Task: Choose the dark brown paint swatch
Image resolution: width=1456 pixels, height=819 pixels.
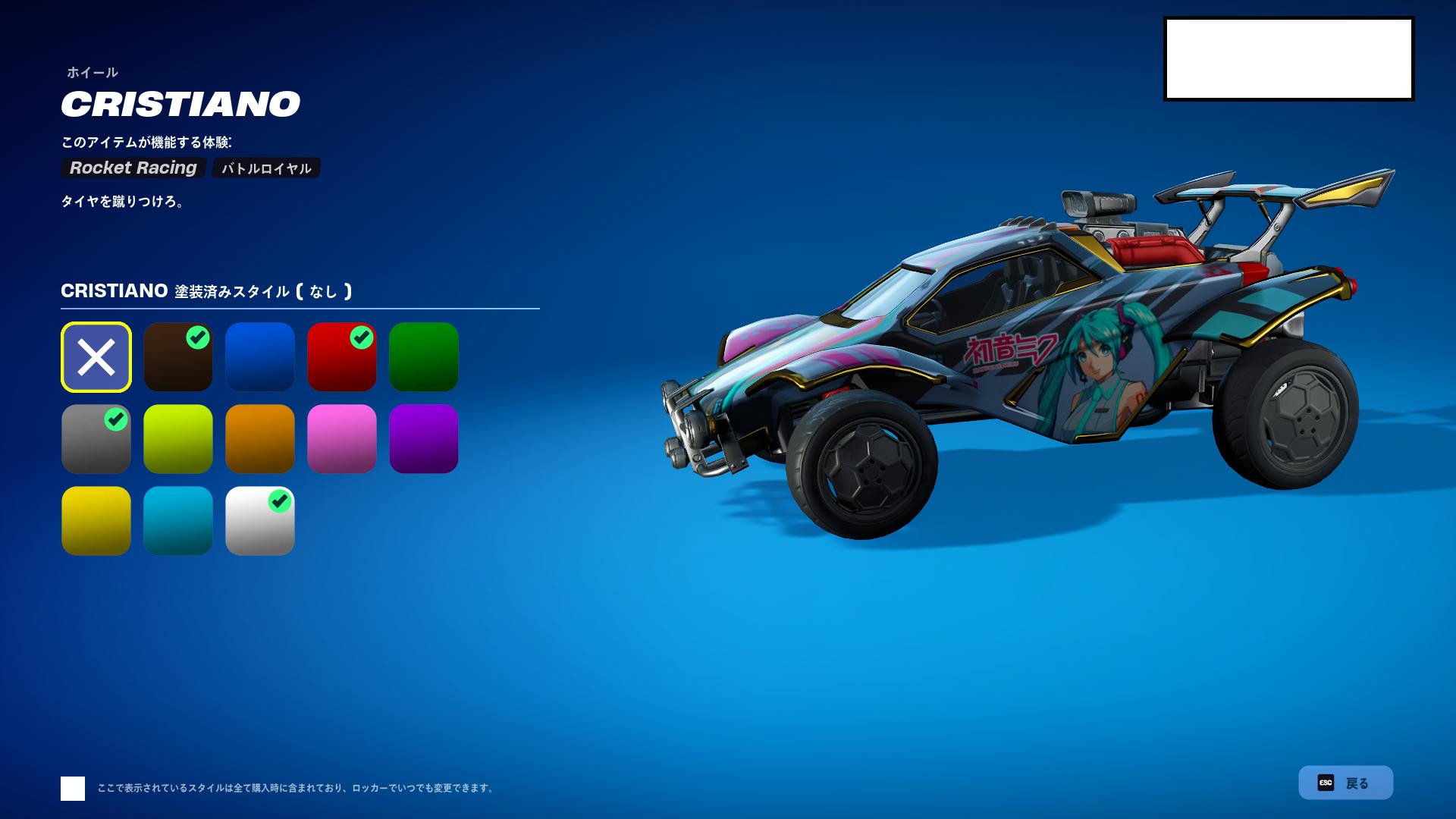Action: coord(178,357)
